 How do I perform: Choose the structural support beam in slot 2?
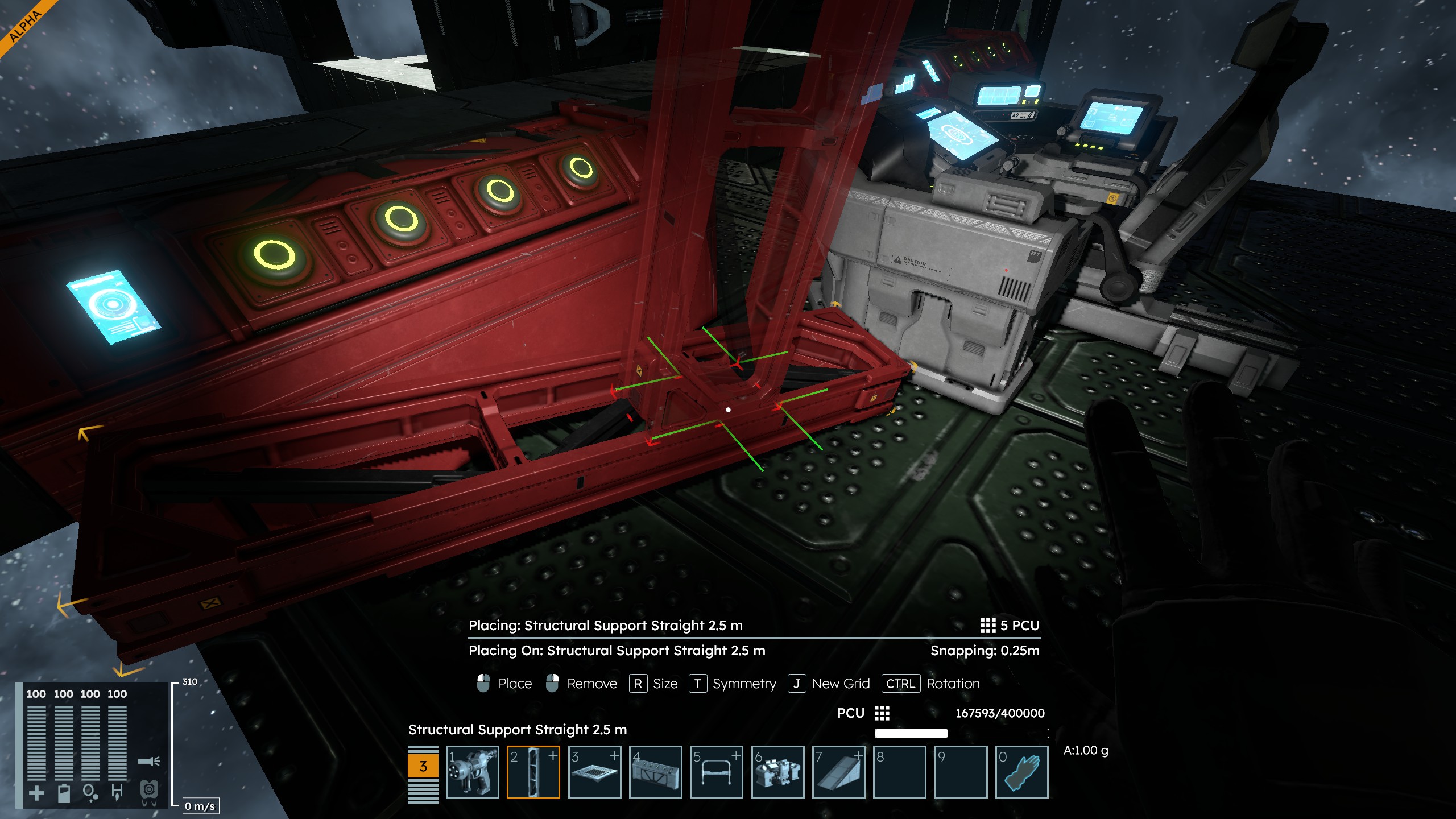pos(533,772)
